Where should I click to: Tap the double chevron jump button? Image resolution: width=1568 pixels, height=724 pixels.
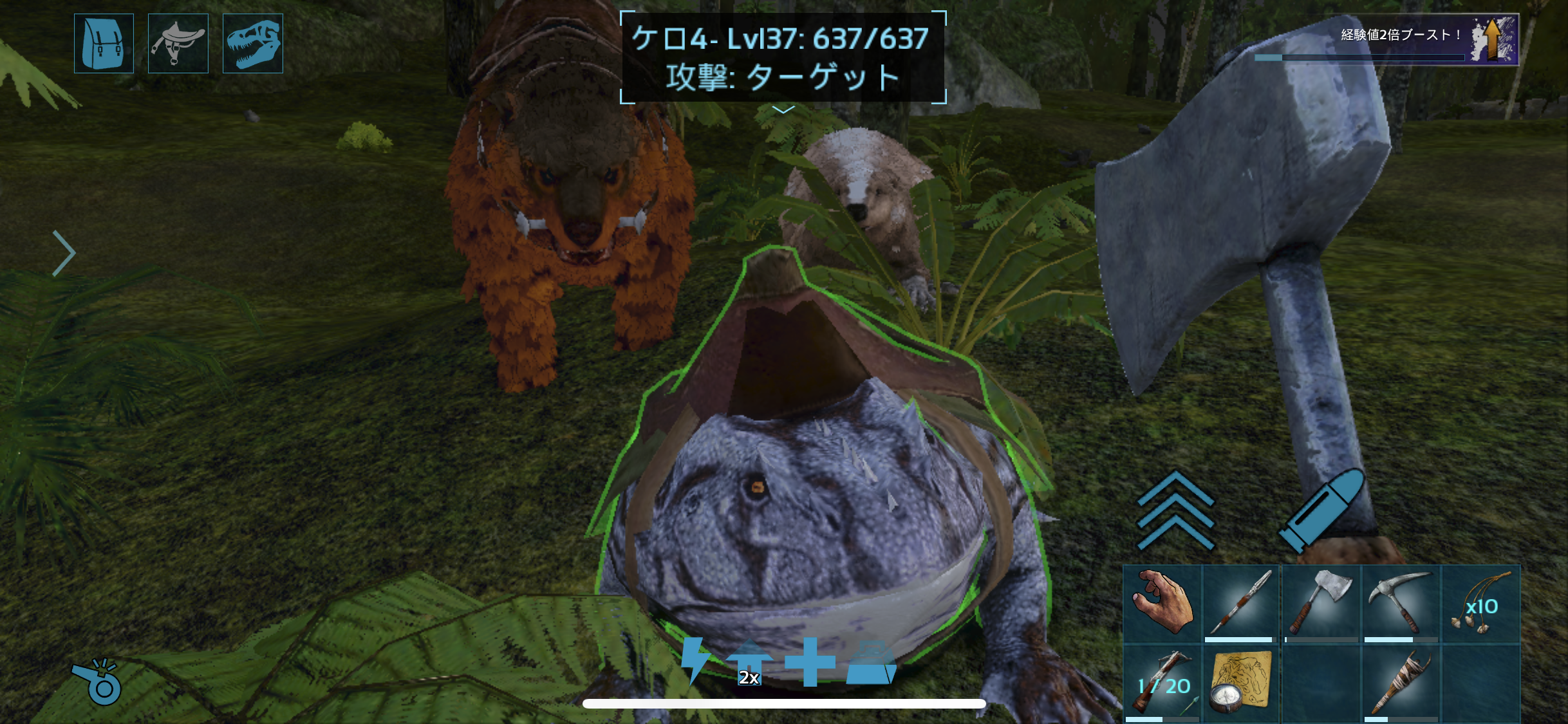(x=1175, y=510)
